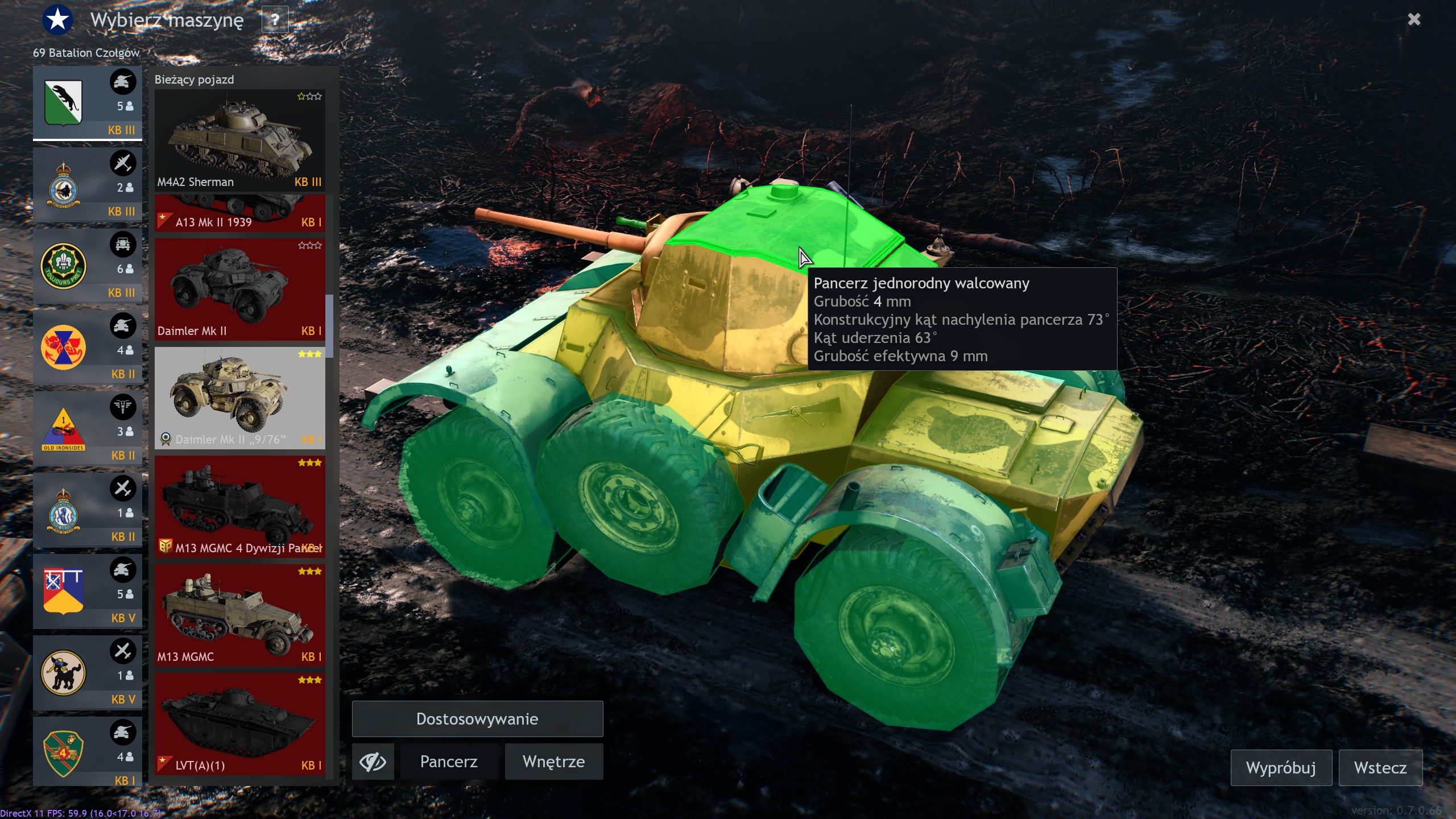Select the black panther squad emblem
This screenshot has height=819, width=1456.
pyautogui.click(x=87, y=103)
